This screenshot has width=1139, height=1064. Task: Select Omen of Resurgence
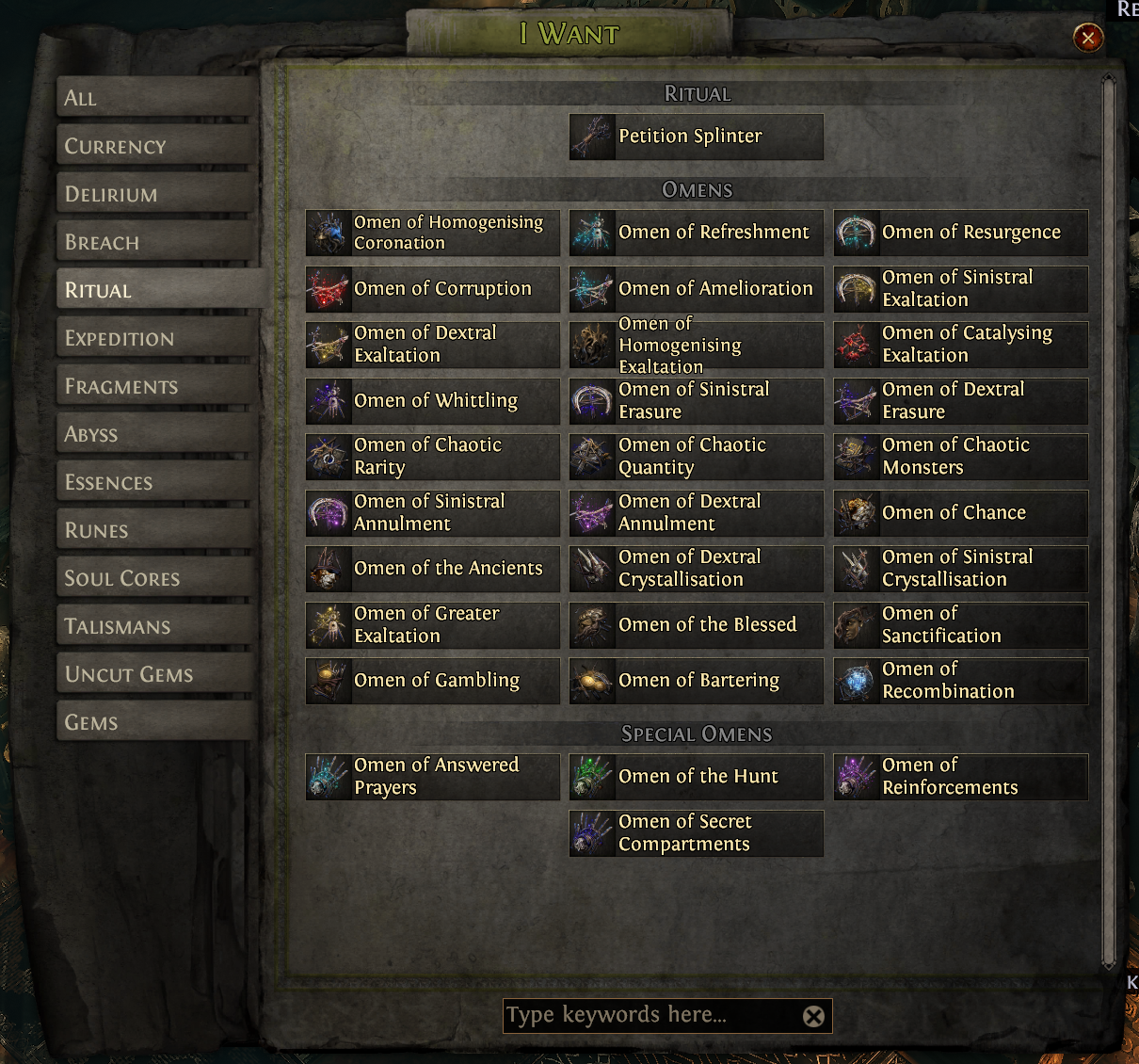coord(960,233)
